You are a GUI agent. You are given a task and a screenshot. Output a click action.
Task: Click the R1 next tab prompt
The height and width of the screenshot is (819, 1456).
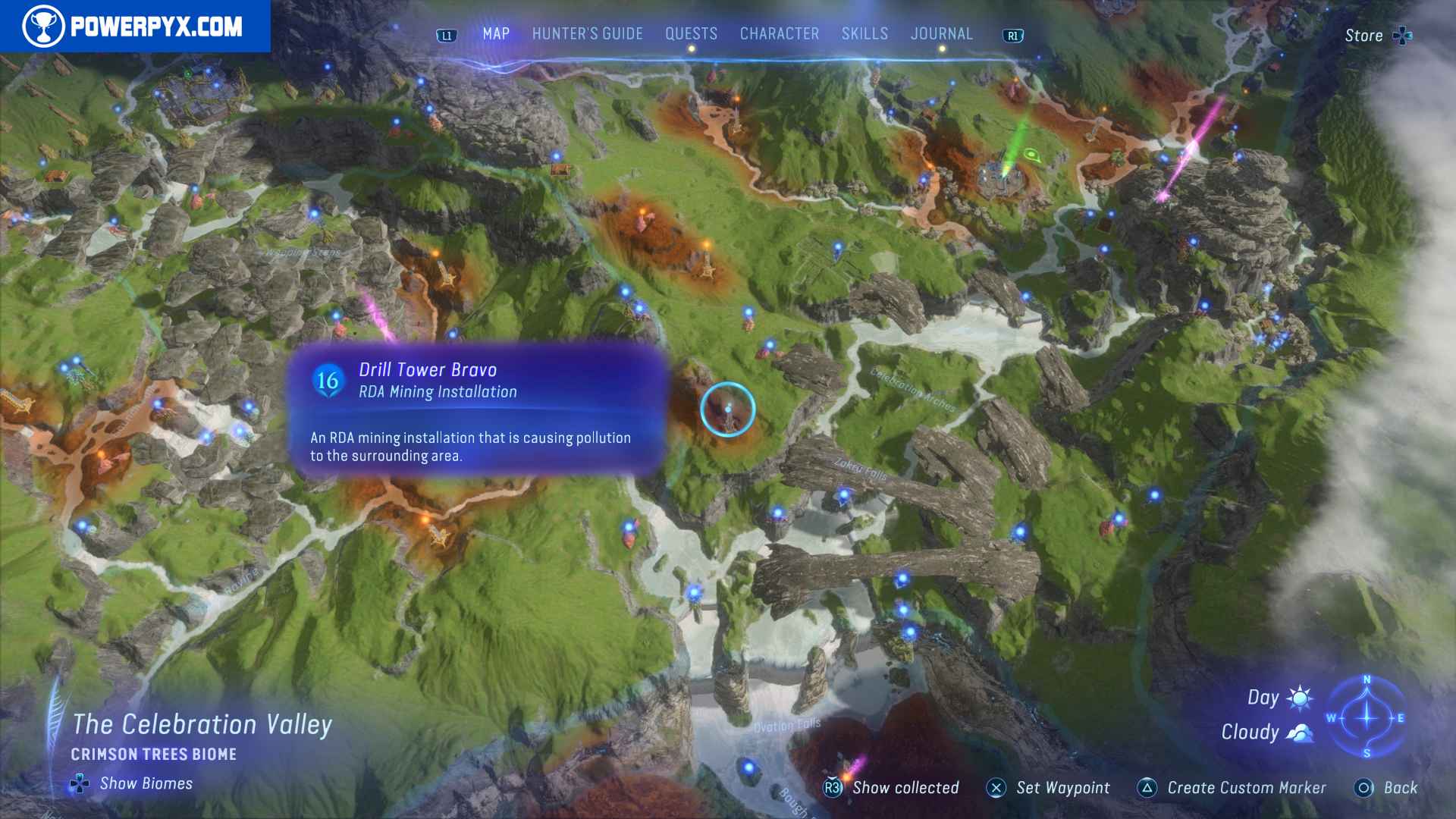1012,33
